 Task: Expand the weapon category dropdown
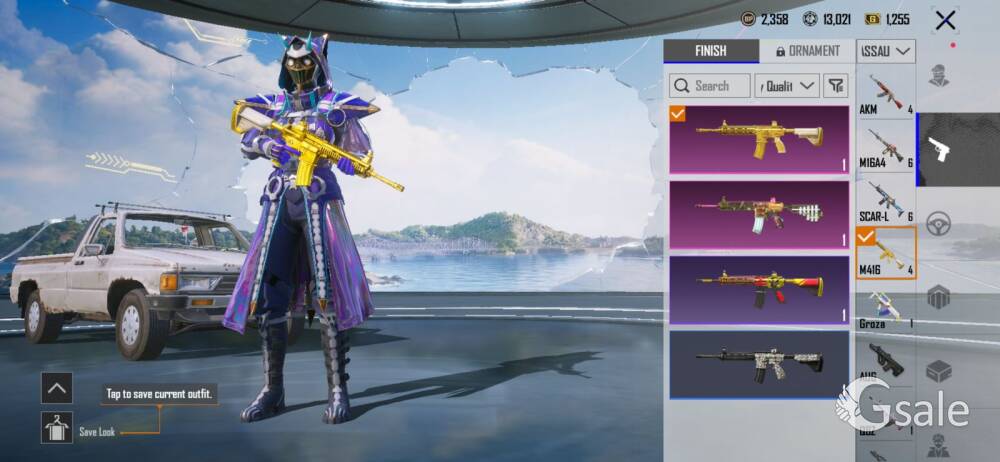(886, 51)
